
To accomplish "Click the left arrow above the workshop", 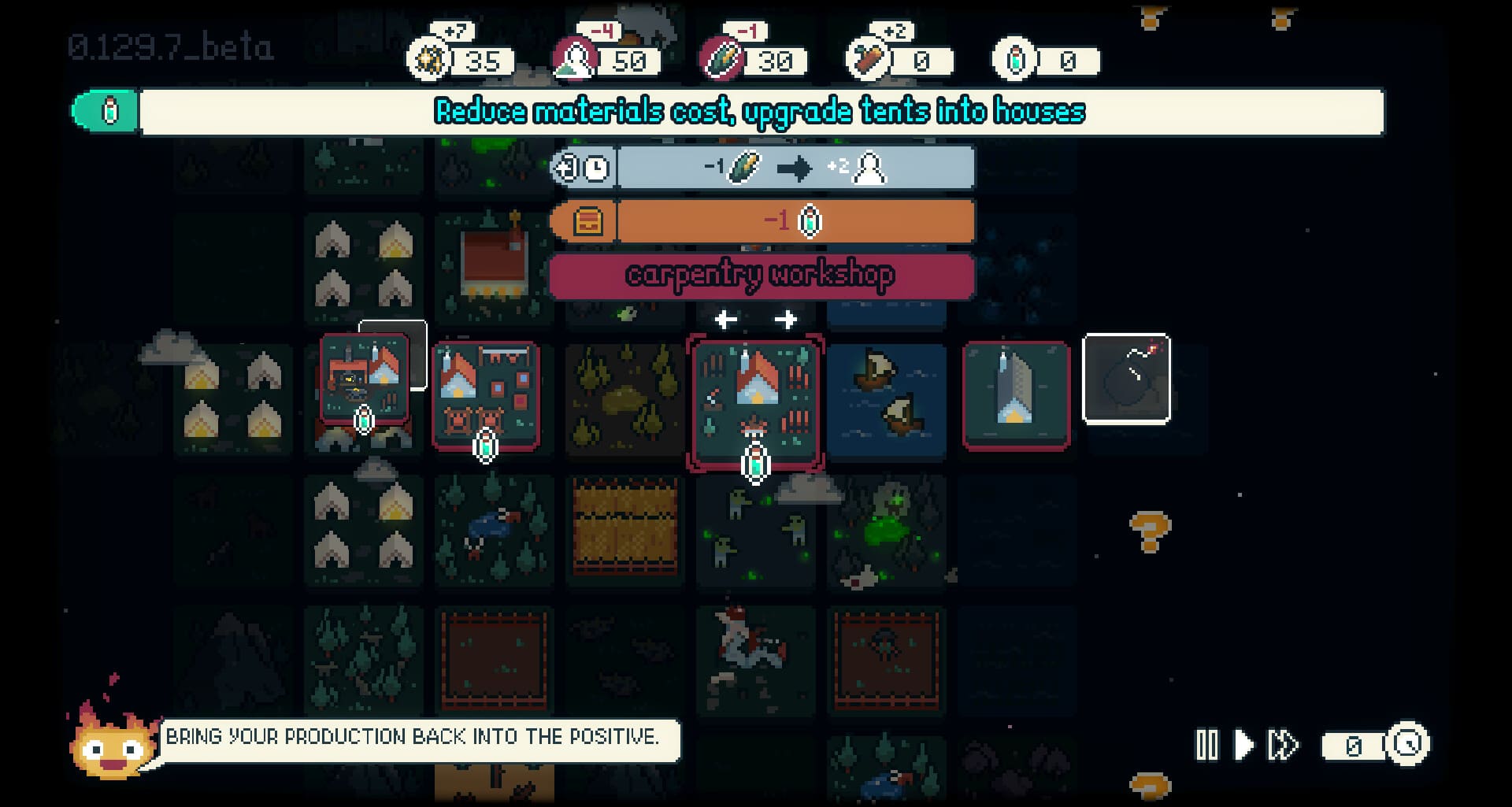I will click(x=726, y=320).
